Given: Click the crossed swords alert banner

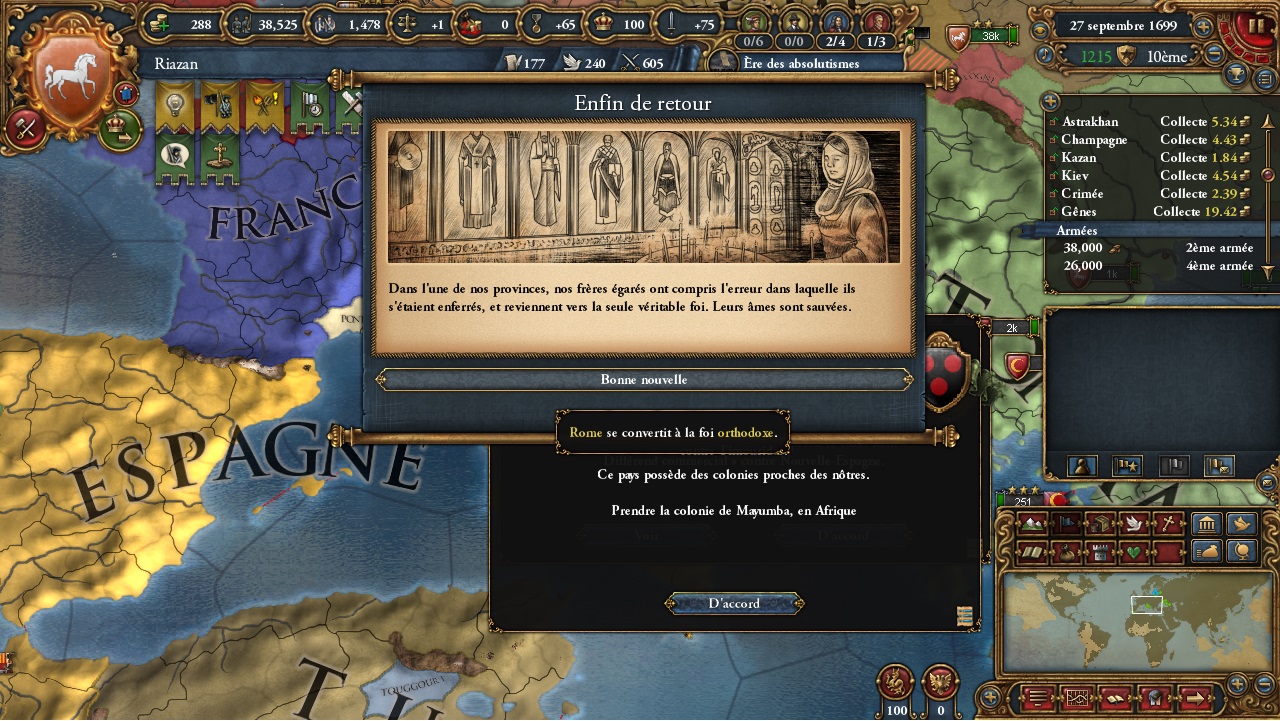Looking at the screenshot, I should pos(352,102).
